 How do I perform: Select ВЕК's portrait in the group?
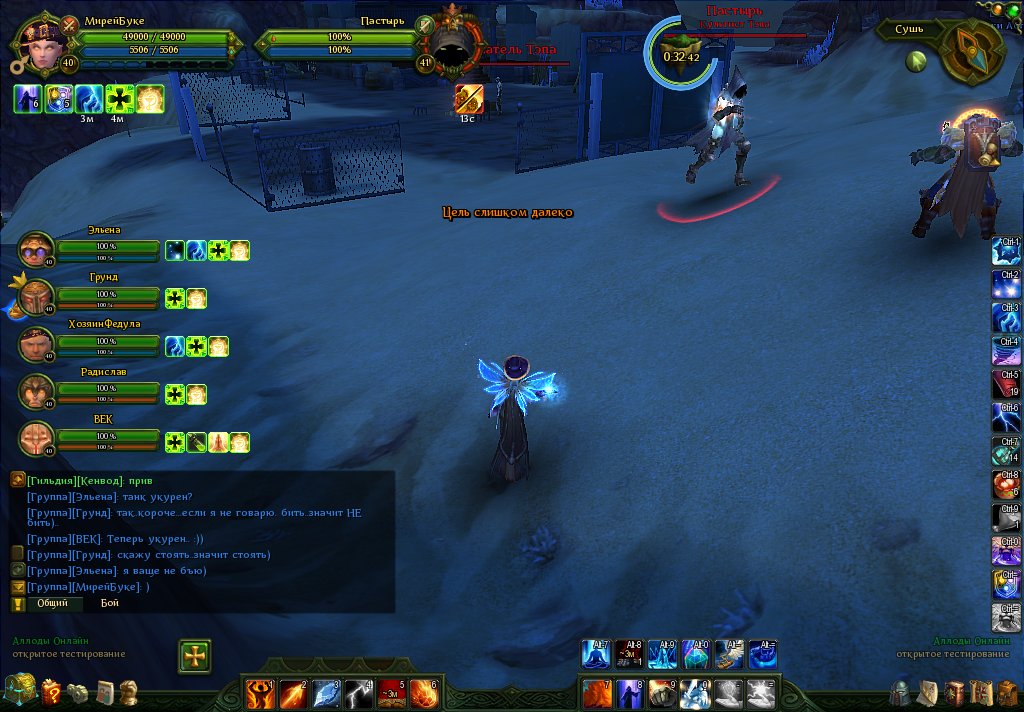point(36,439)
